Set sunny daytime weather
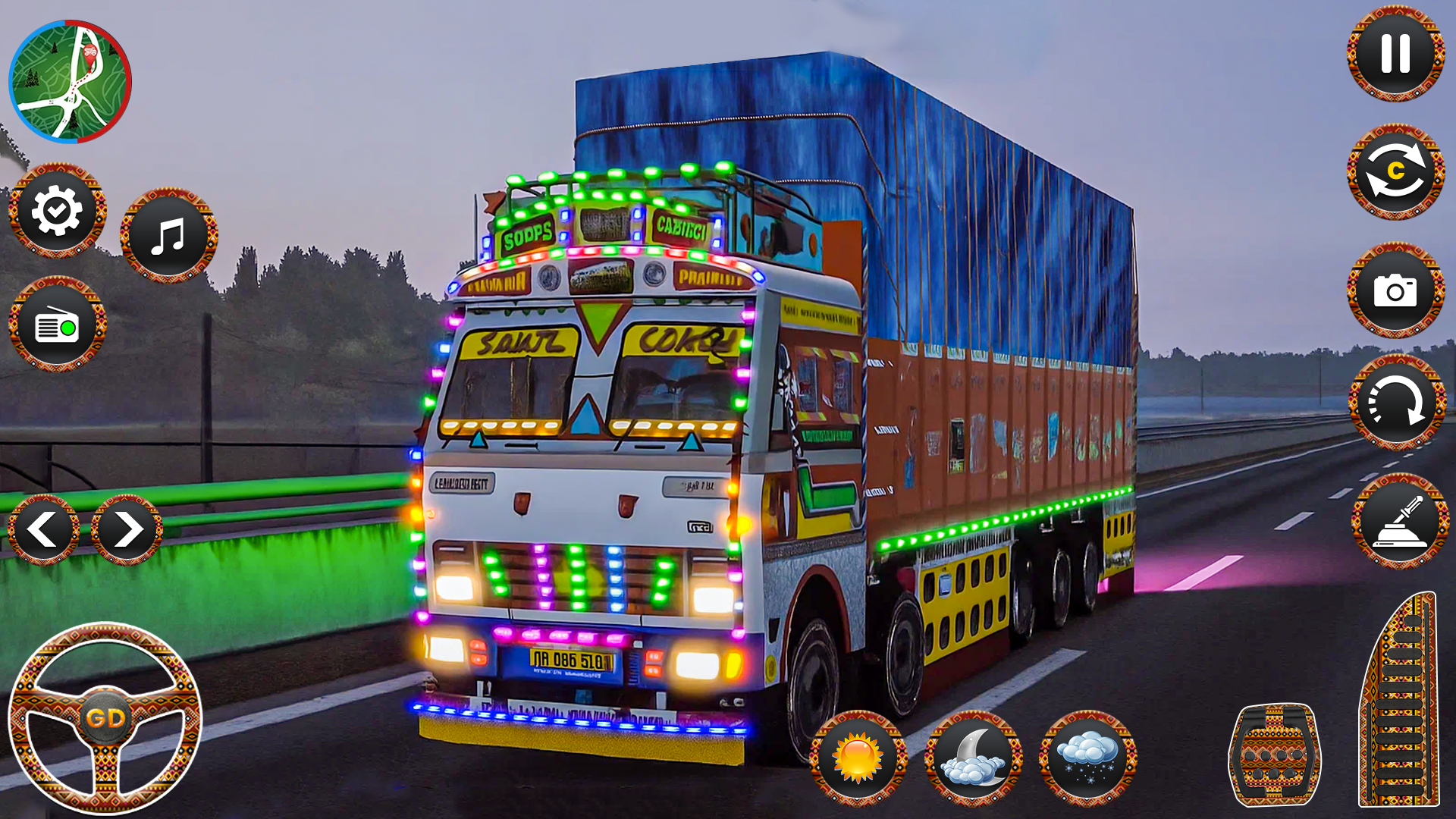Screen dimensions: 1456x819 click(858, 758)
